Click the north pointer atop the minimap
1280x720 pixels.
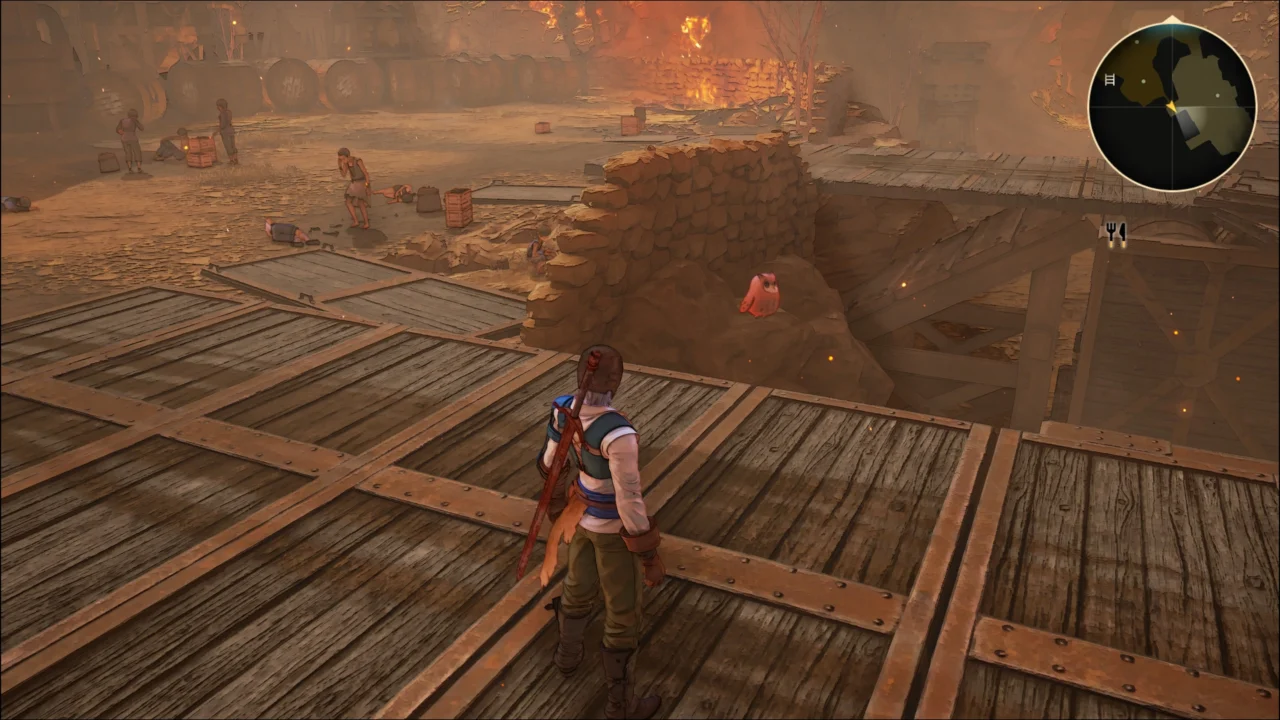[x=1171, y=17]
